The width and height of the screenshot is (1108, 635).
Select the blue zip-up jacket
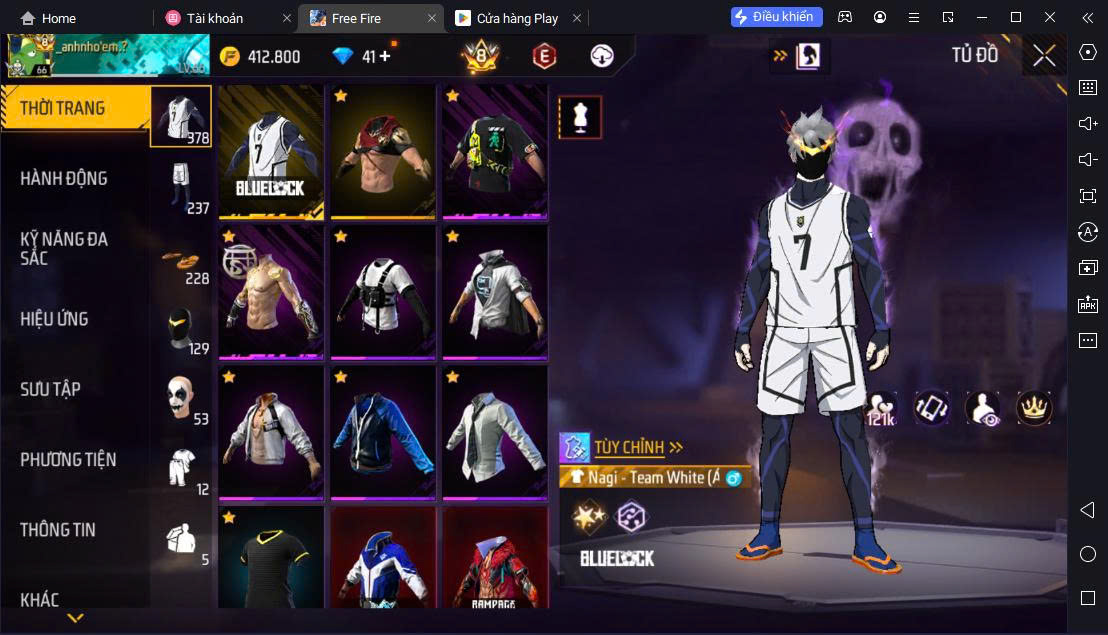click(383, 432)
